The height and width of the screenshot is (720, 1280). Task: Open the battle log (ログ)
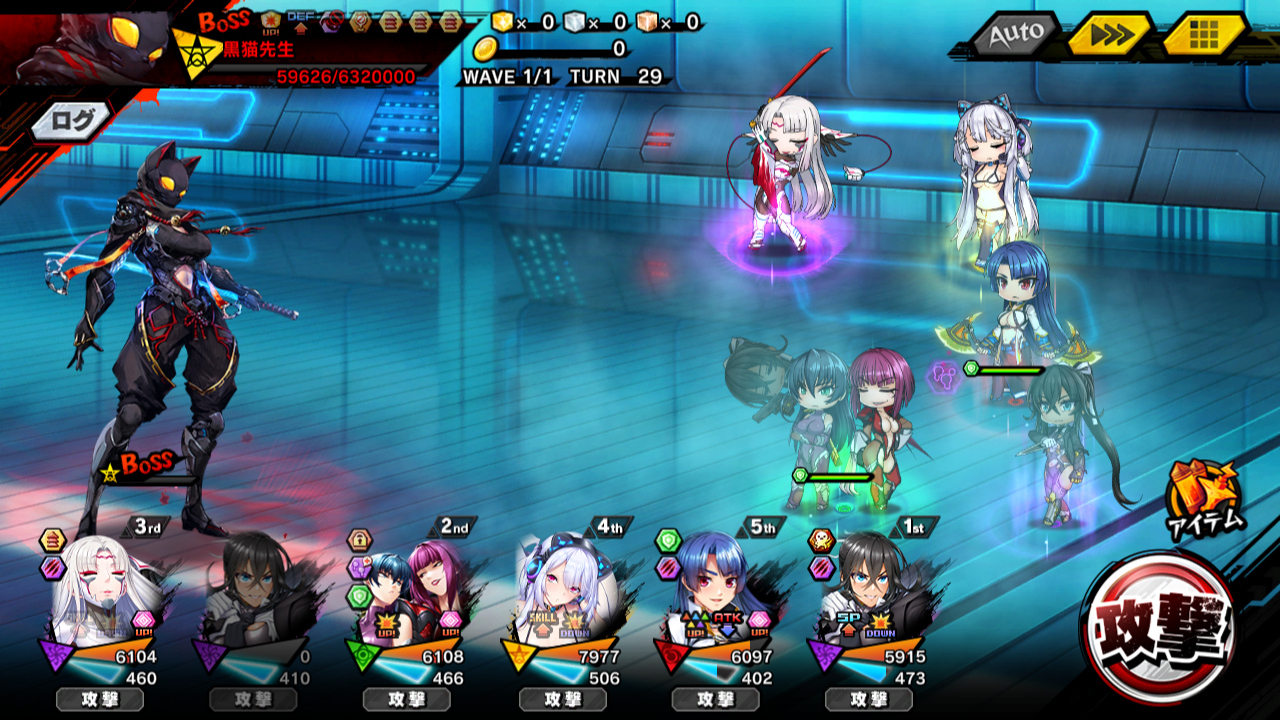[71, 121]
